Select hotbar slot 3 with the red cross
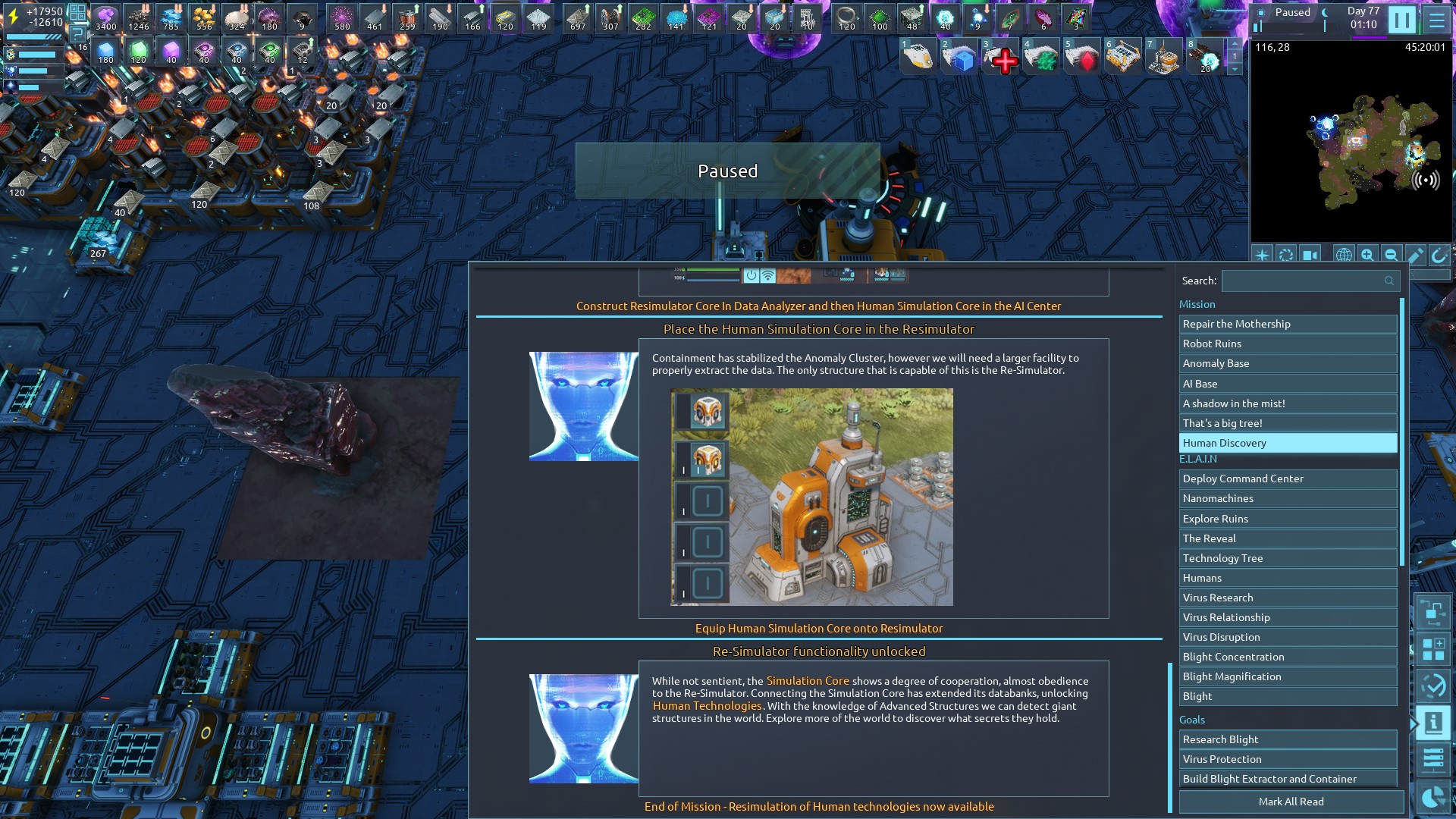This screenshot has height=819, width=1456. 1001,59
